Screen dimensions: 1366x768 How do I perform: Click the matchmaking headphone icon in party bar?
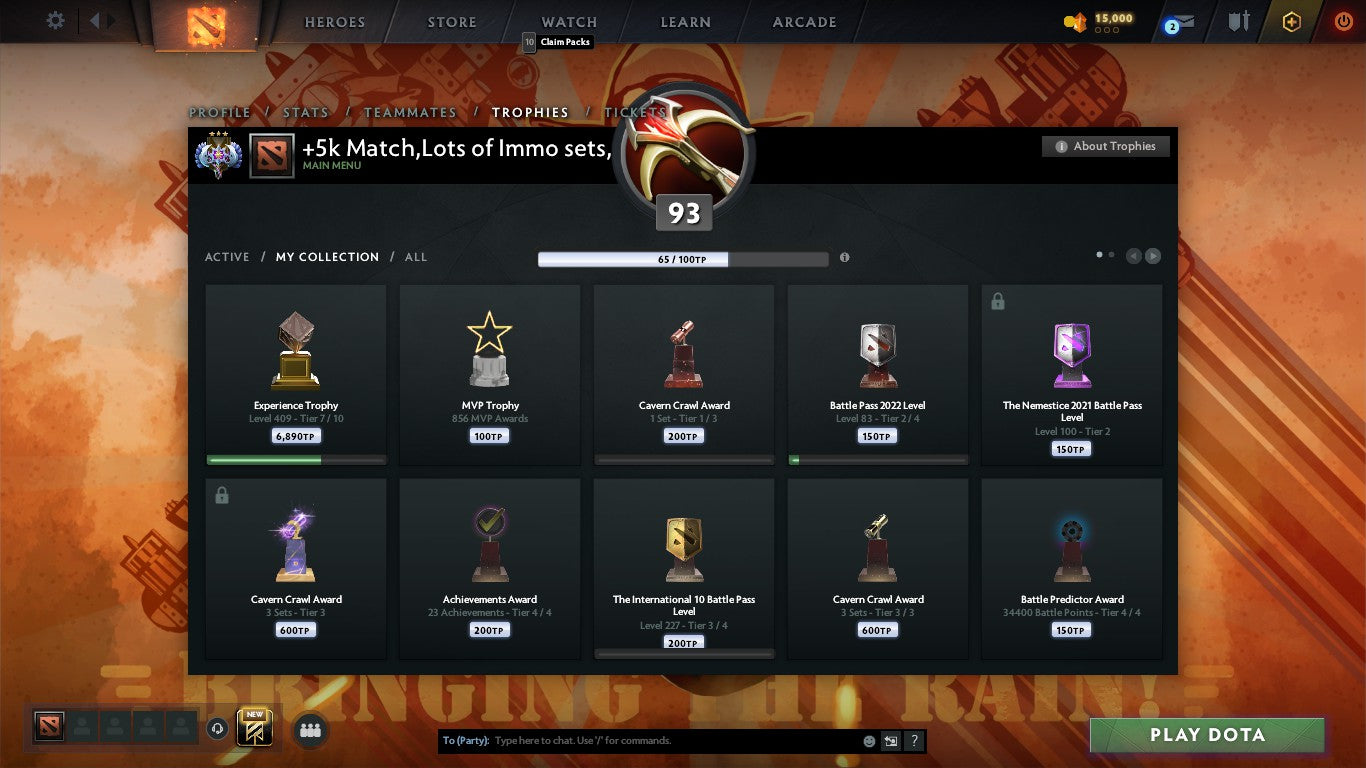(x=218, y=729)
